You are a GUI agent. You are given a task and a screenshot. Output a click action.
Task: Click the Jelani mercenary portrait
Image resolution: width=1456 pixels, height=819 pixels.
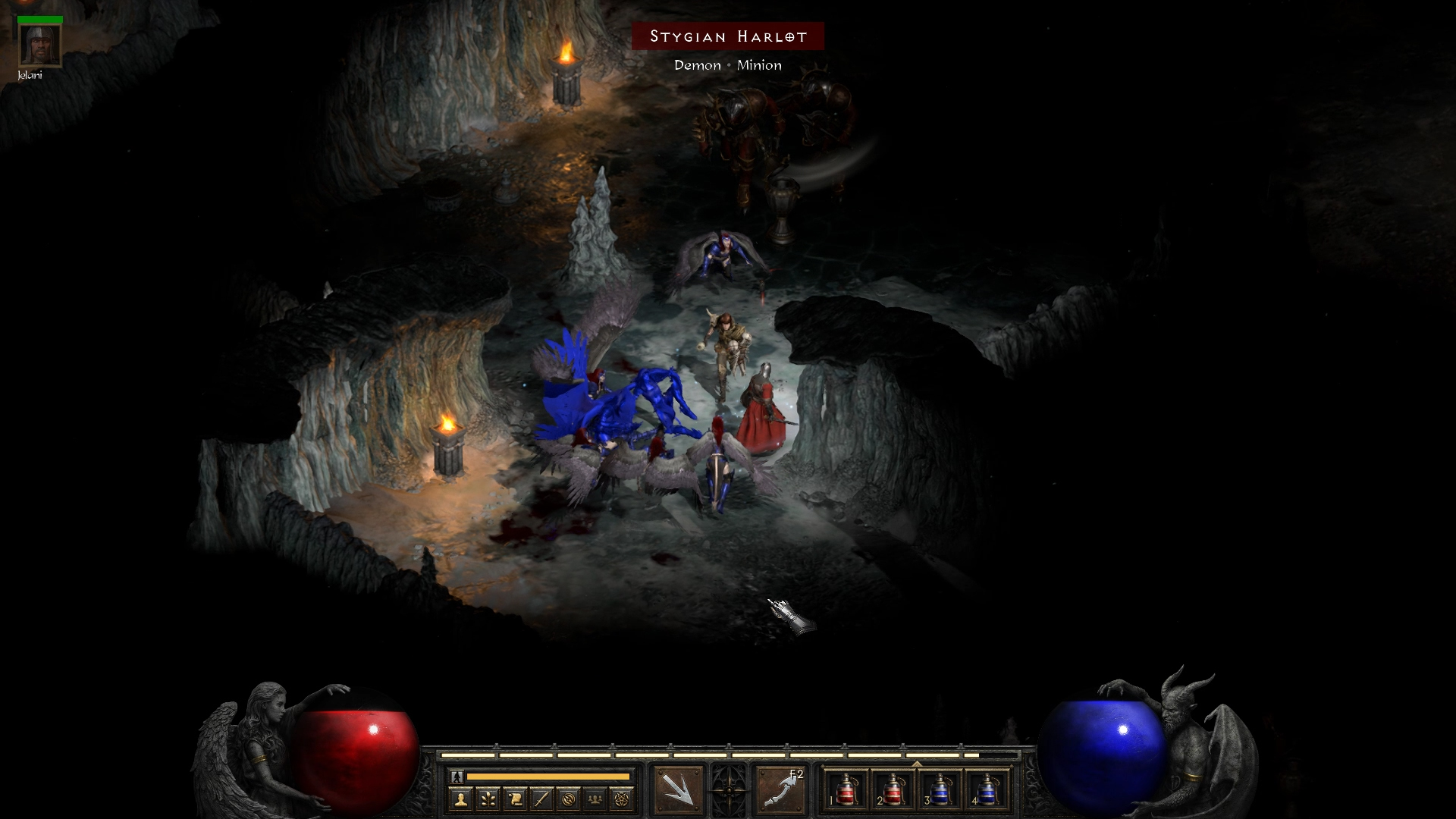coord(39,45)
